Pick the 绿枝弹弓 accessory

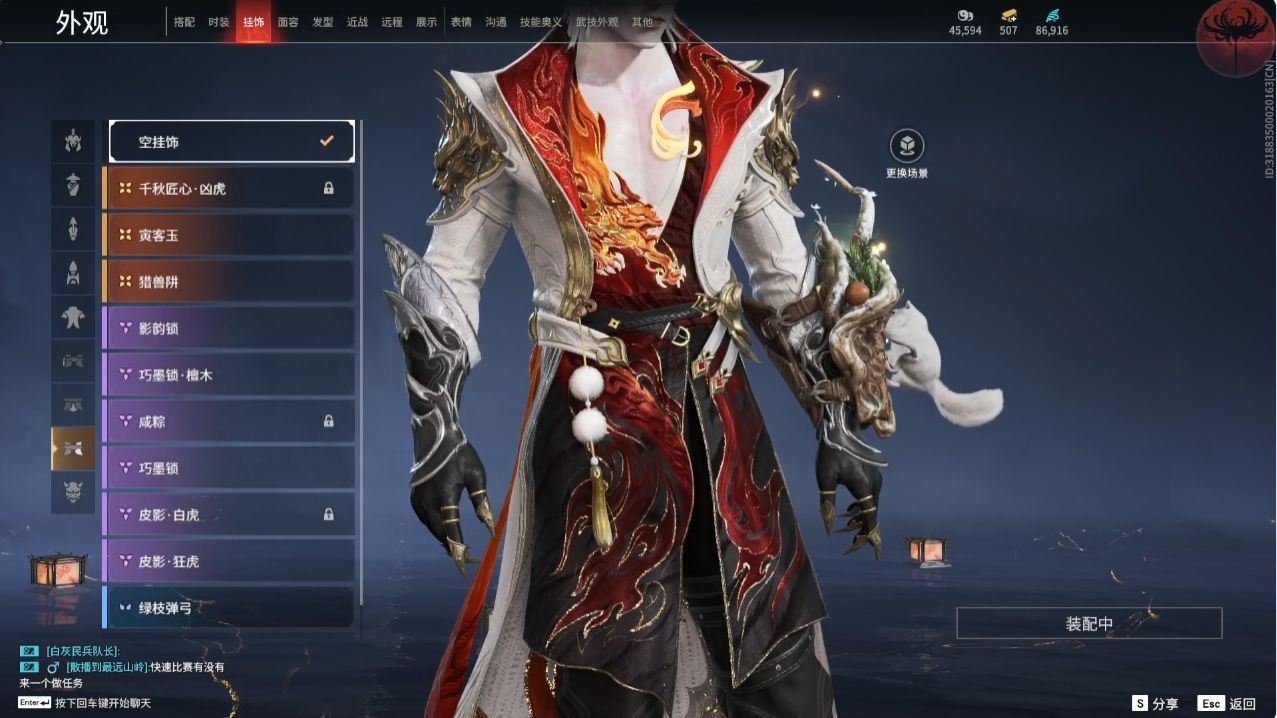pyautogui.click(x=229, y=607)
